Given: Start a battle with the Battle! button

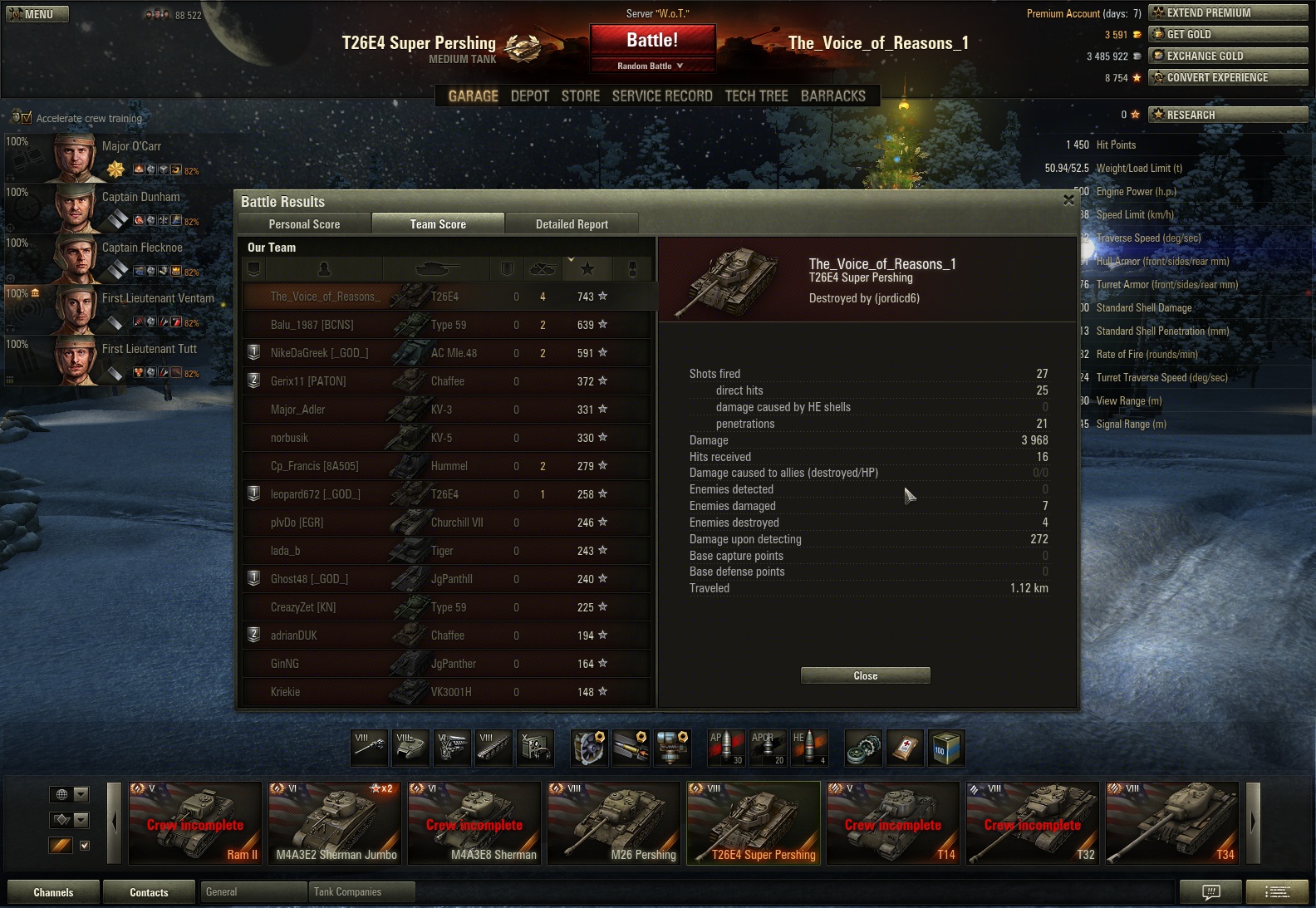Looking at the screenshot, I should coord(652,41).
